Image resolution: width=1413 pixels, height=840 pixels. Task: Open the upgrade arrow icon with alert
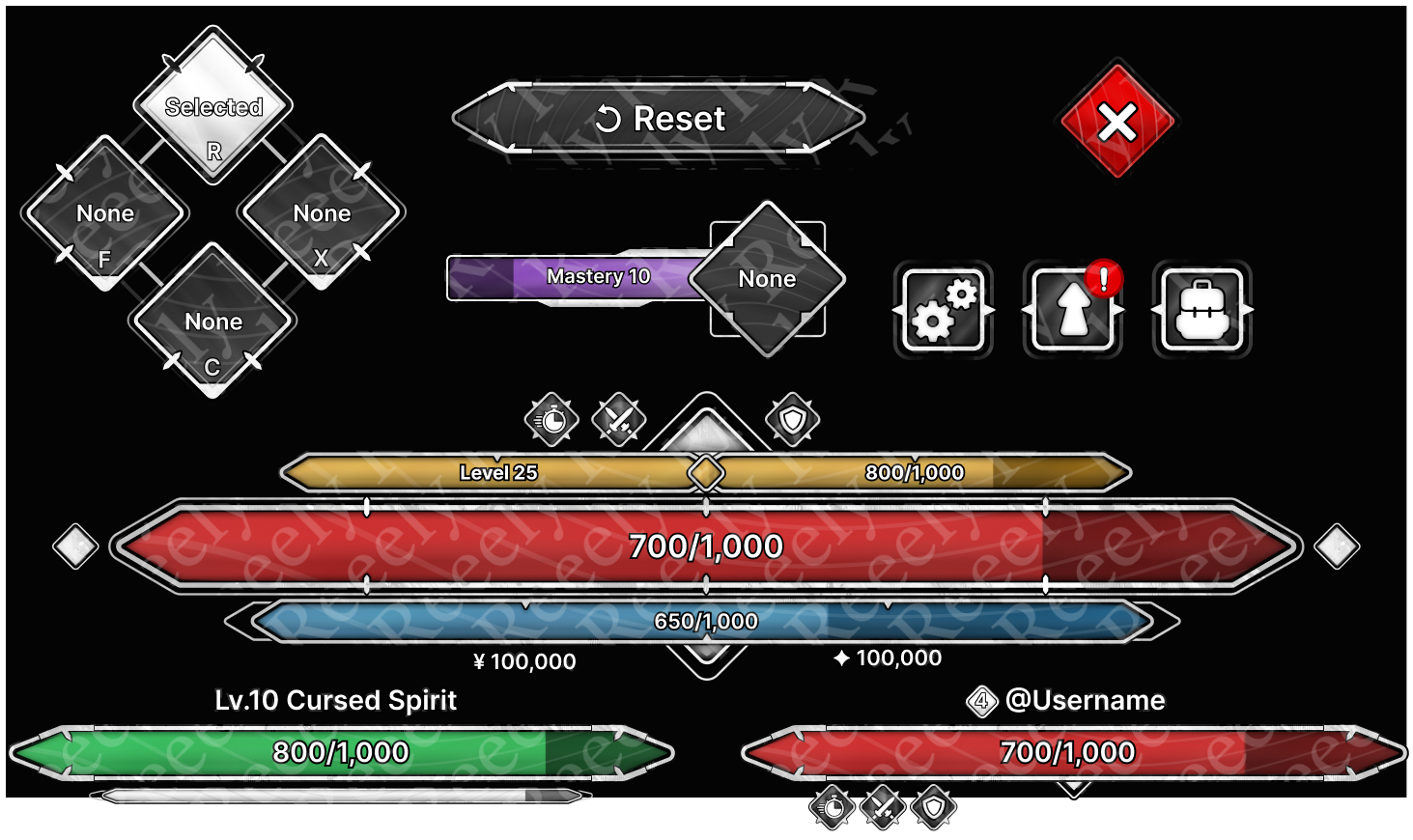[x=1073, y=310]
